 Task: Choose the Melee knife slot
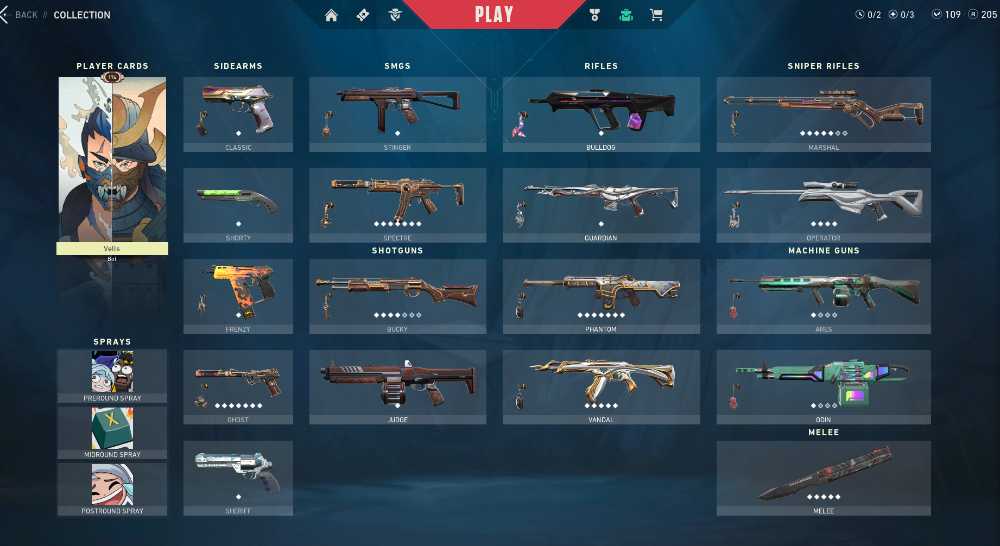[824, 478]
